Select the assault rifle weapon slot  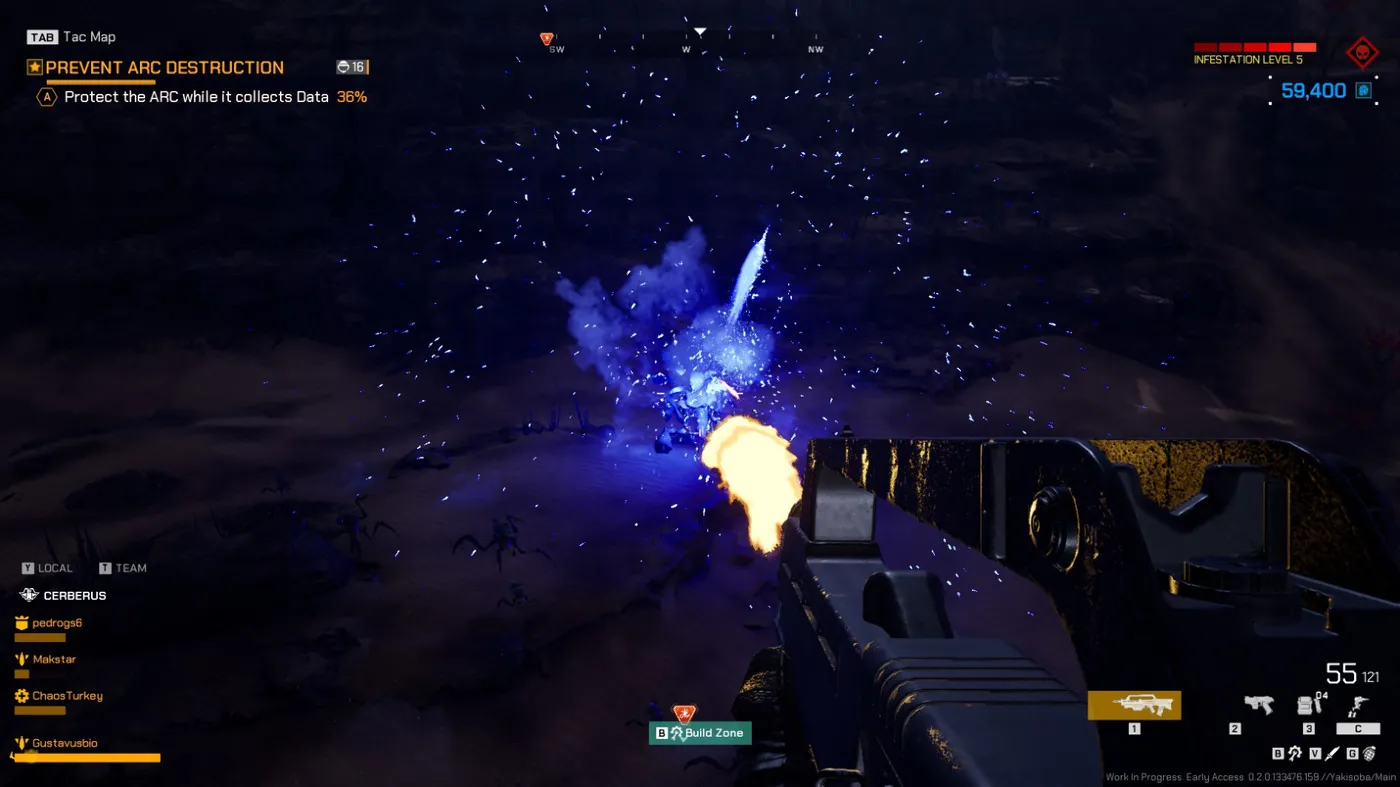[1134, 705]
